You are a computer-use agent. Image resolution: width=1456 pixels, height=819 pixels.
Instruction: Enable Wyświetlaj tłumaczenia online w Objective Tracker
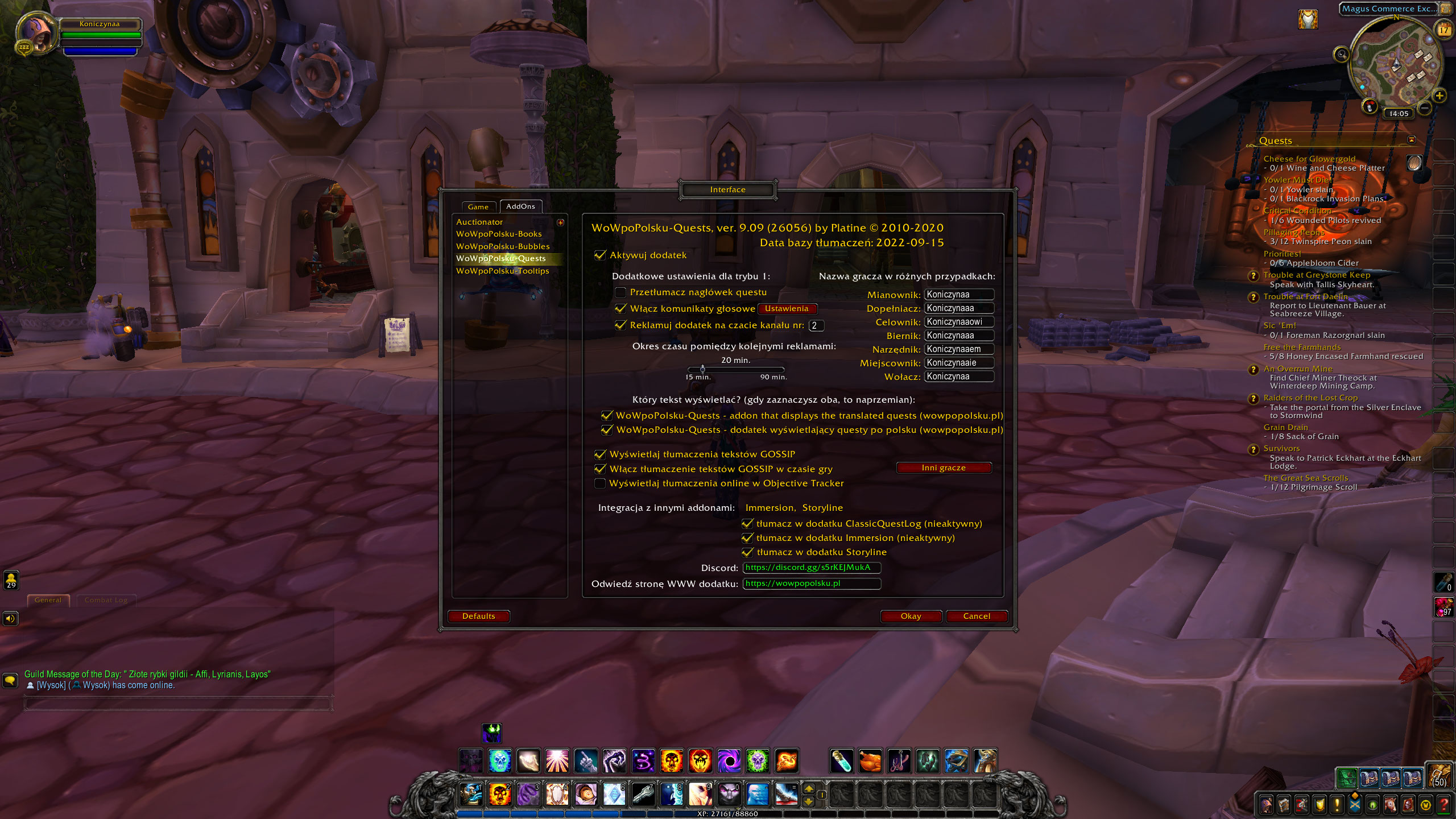601,483
